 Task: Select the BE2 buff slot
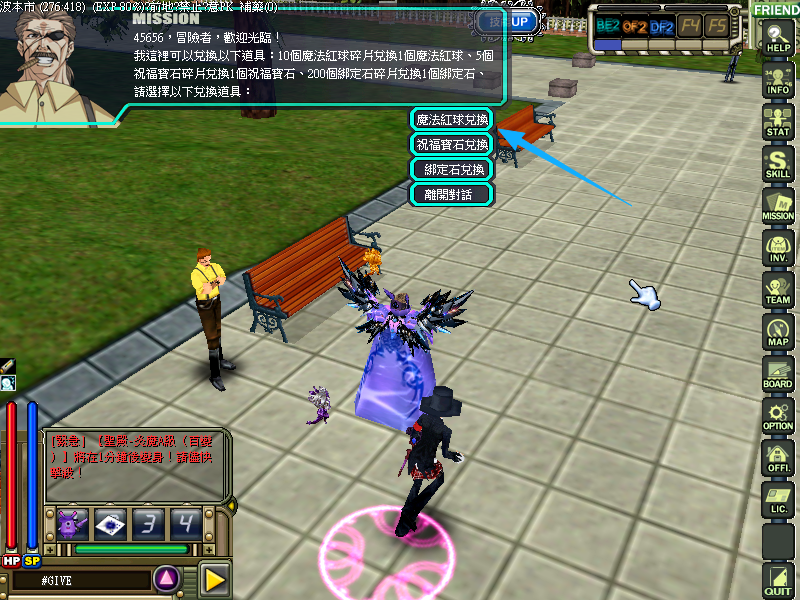pos(607,27)
